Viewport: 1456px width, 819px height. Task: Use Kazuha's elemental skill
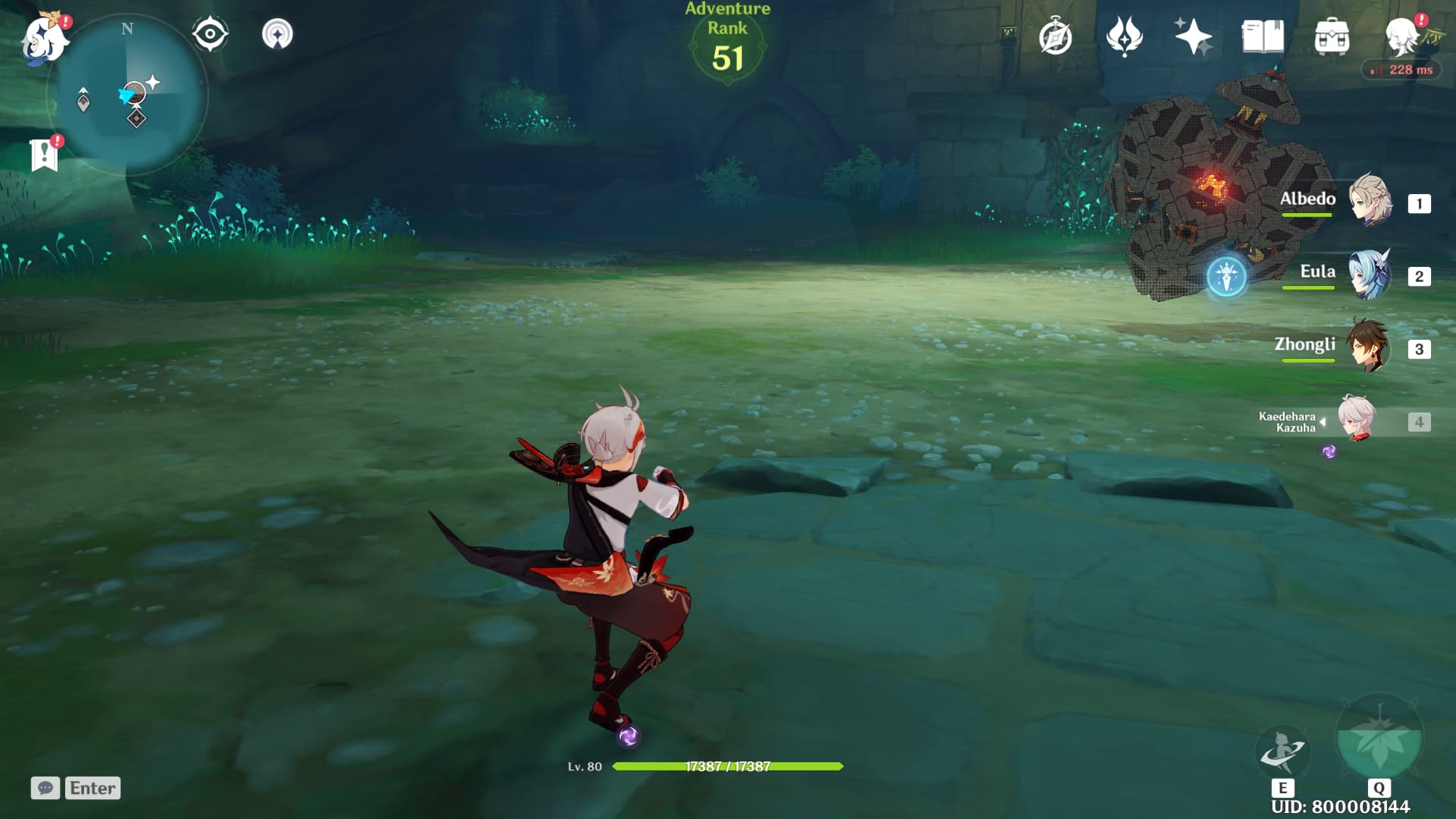tap(1282, 751)
